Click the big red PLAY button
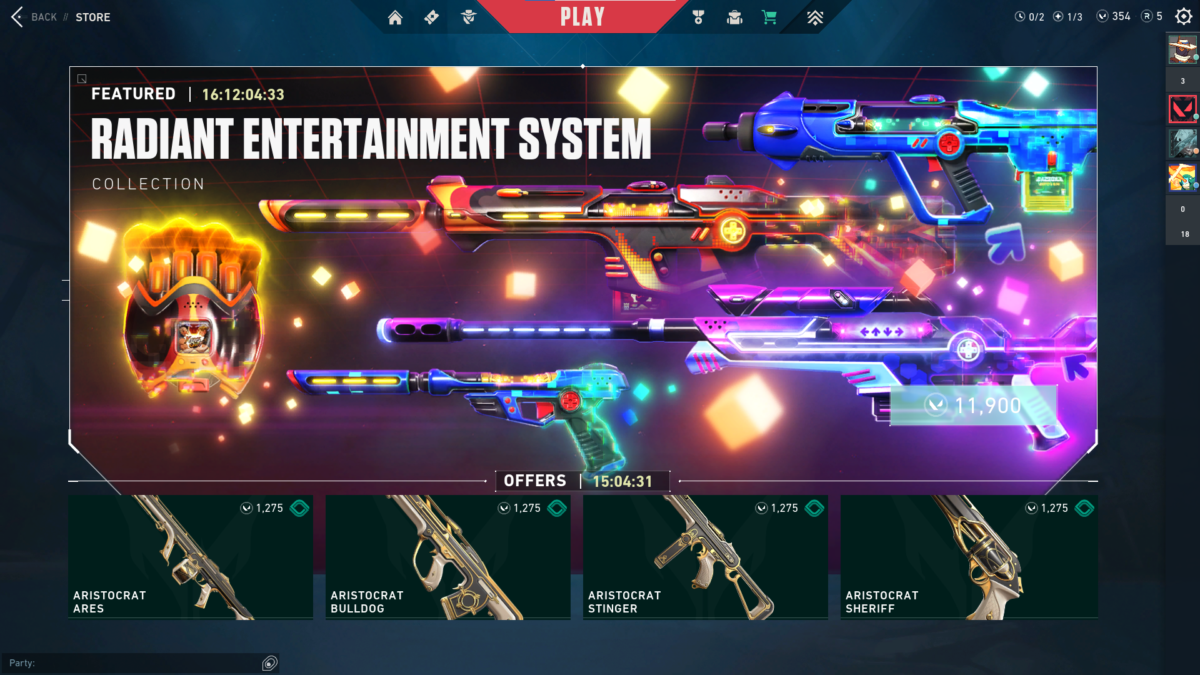Viewport: 1200px width, 675px height. (x=582, y=16)
